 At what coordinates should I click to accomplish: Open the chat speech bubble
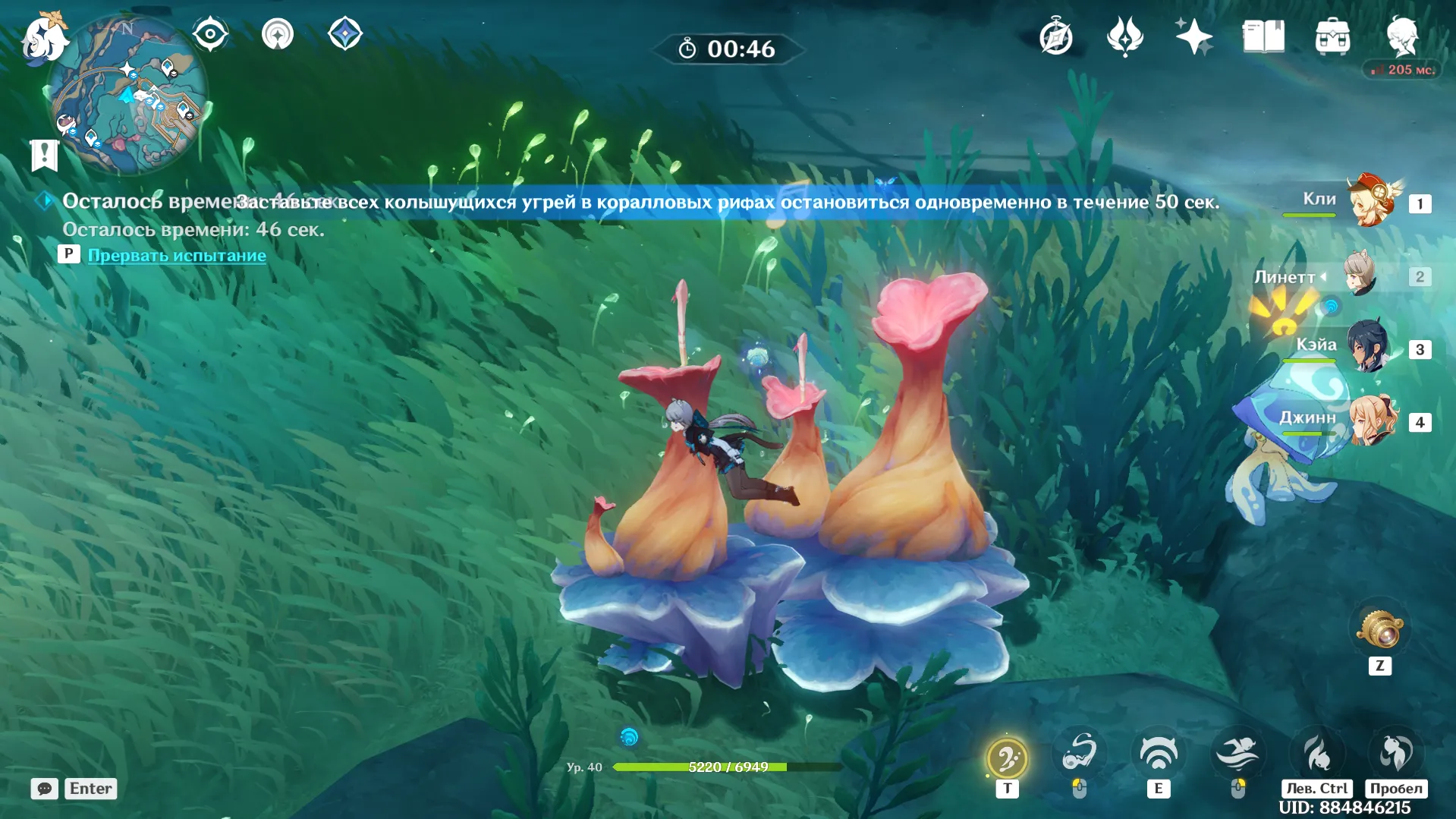pyautogui.click(x=45, y=789)
